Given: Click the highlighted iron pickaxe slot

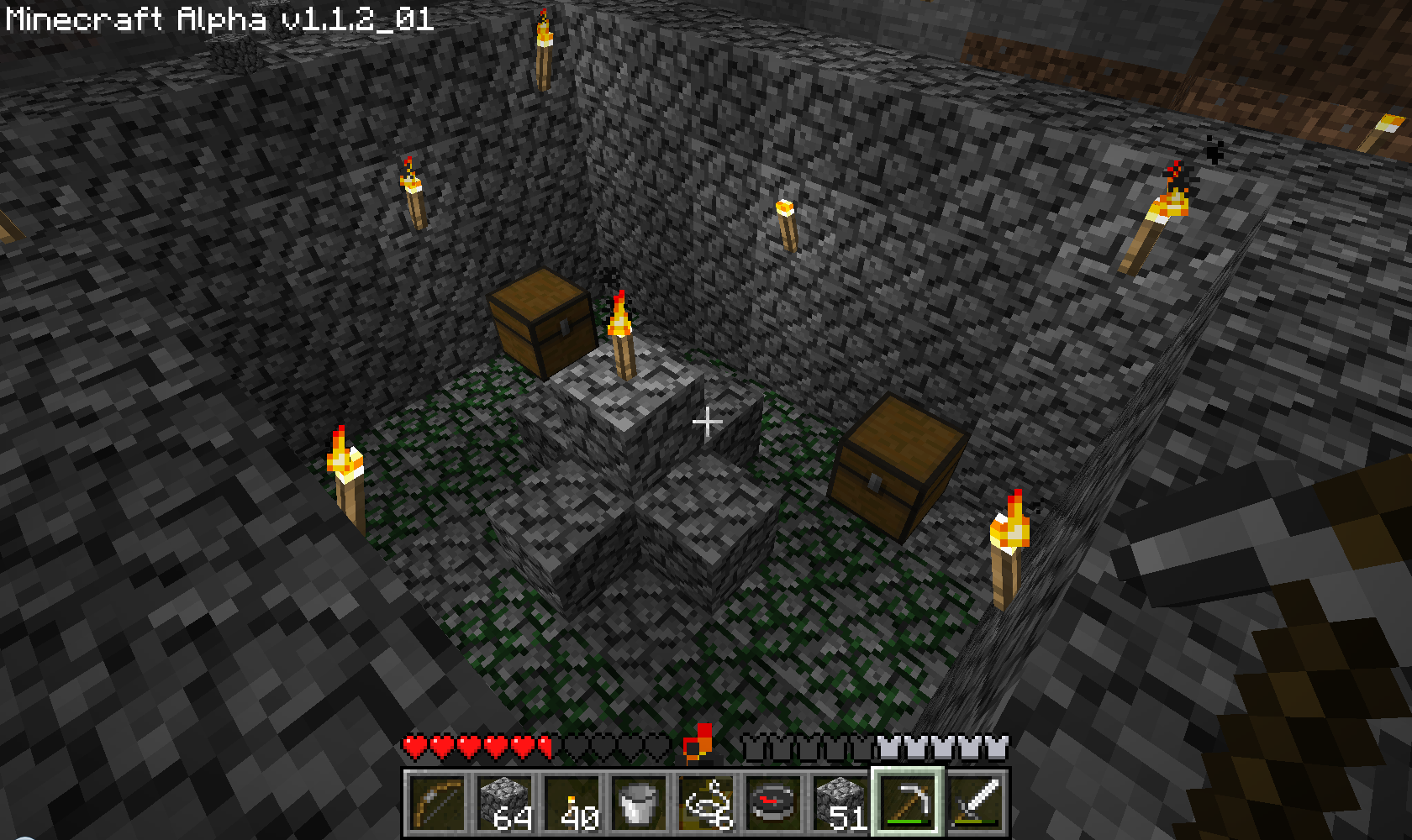Looking at the screenshot, I should (908, 804).
